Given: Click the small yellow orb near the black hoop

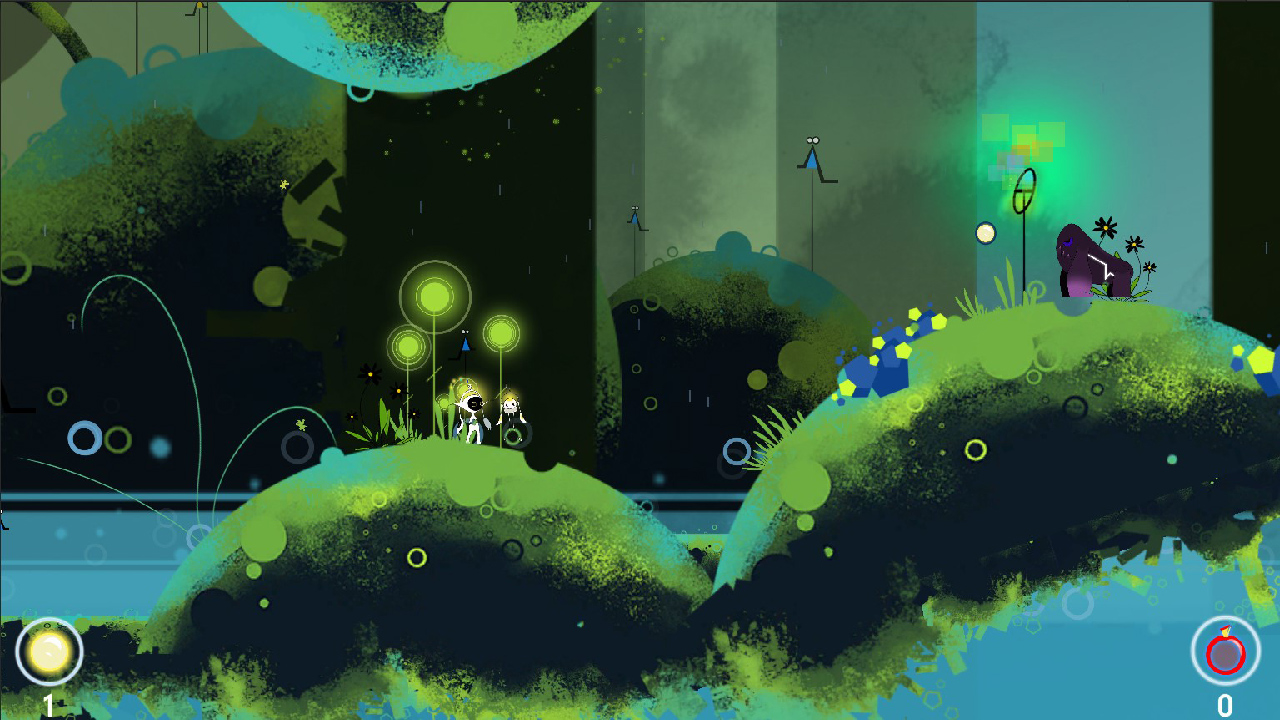Looking at the screenshot, I should 985,233.
